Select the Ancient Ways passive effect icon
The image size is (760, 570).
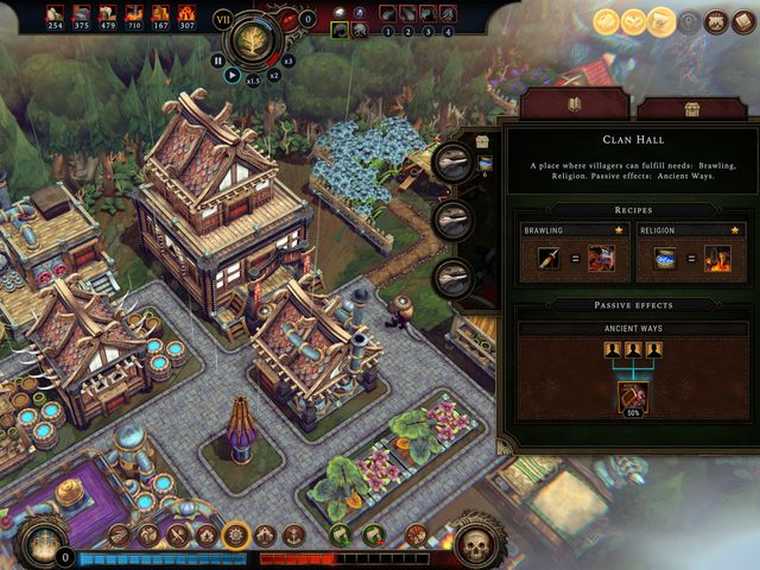point(632,397)
